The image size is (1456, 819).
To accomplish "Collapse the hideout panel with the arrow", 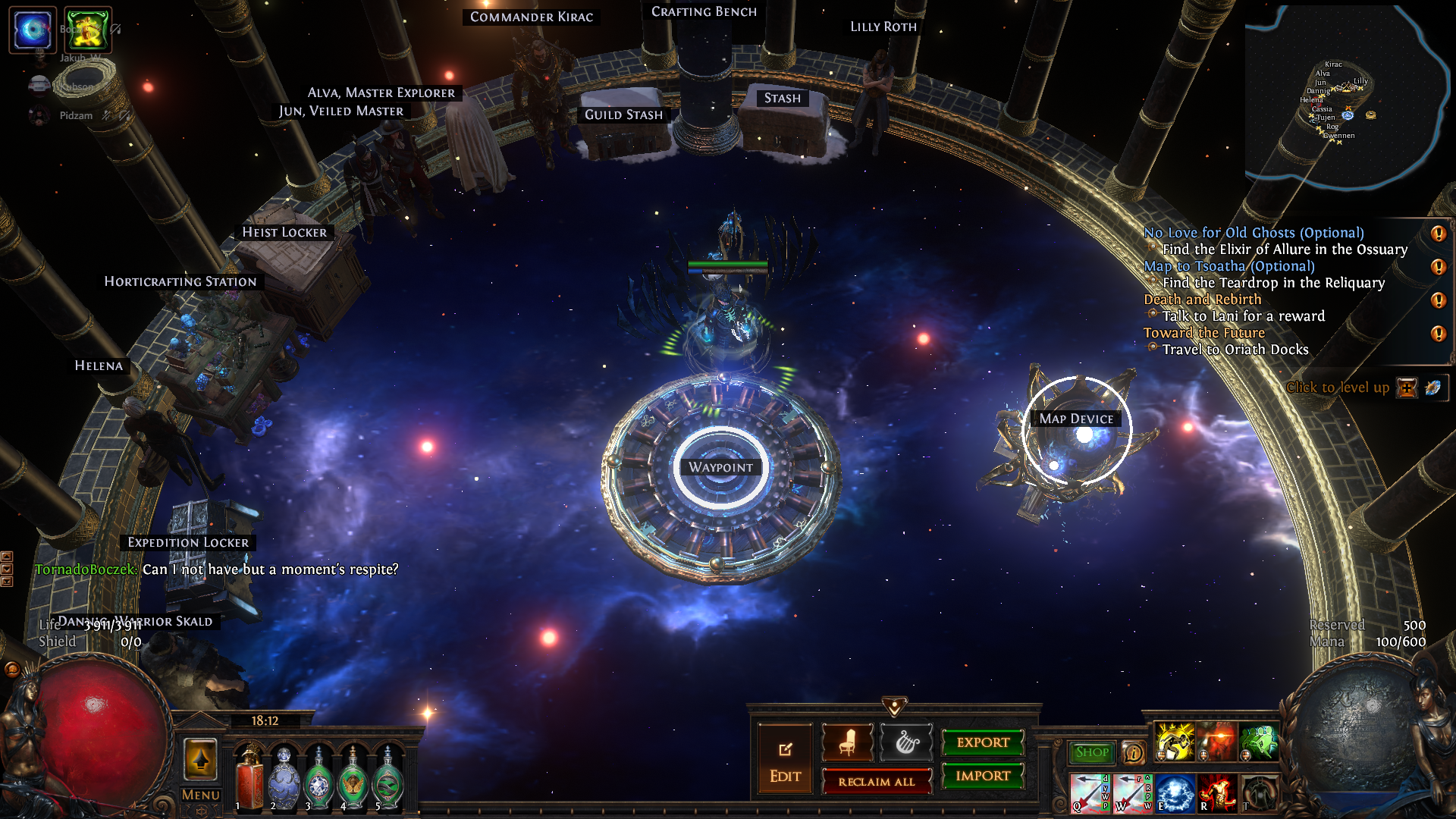I will (894, 707).
